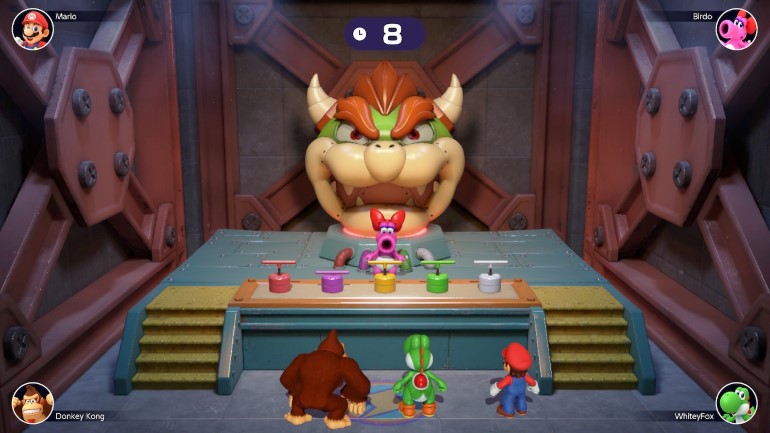This screenshot has height=433, width=770.
Task: Select Mario's player portrait
Action: click(32, 29)
